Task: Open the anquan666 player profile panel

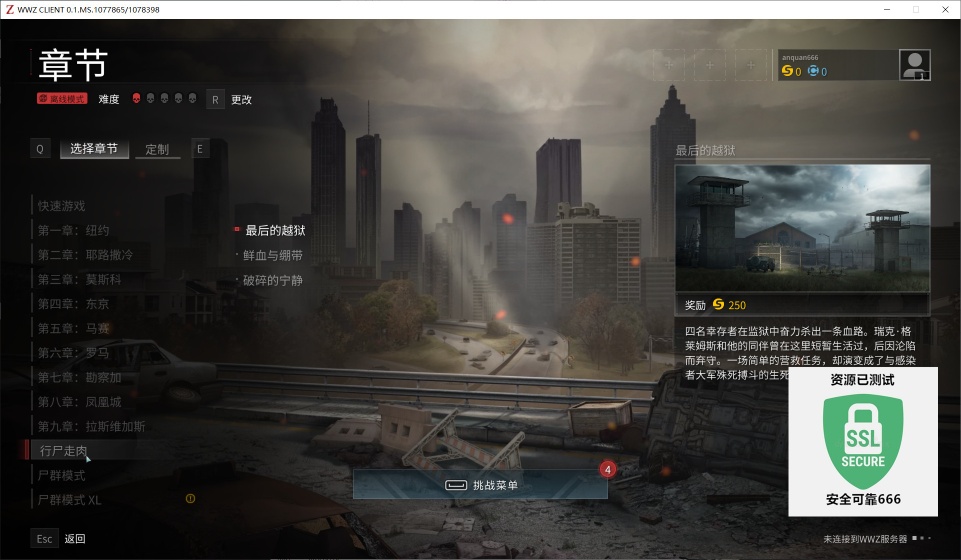Action: coord(853,65)
